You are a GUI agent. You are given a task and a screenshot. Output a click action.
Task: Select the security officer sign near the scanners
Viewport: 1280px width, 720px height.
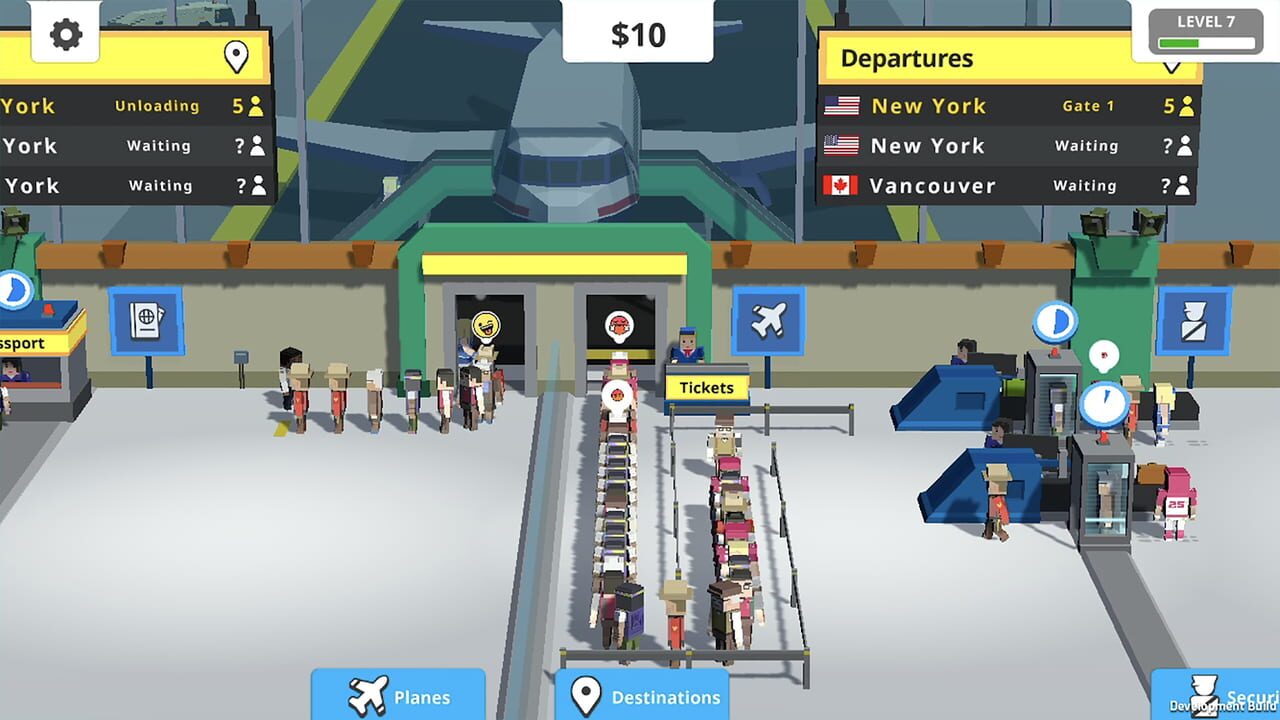1193,322
